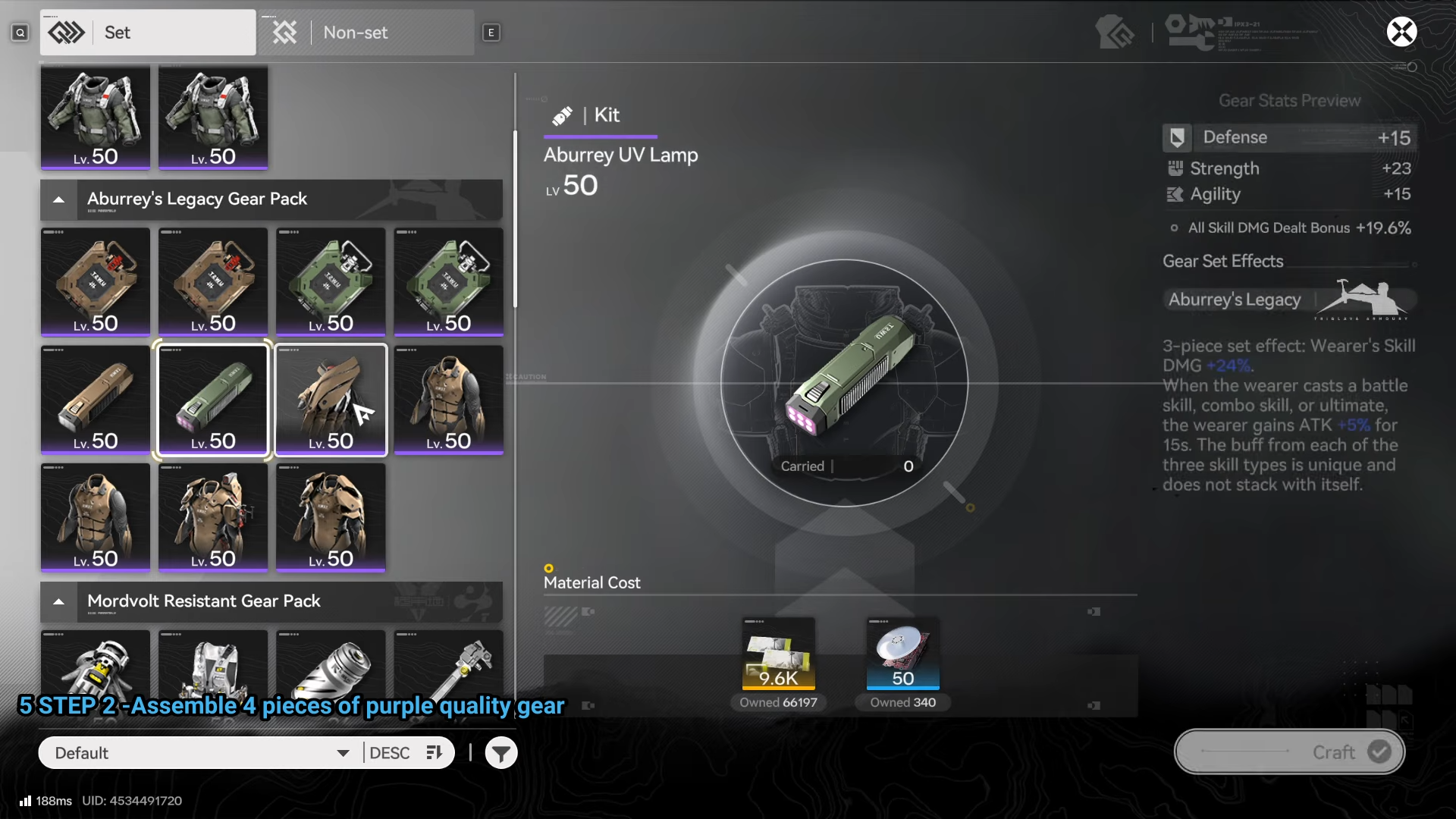Craft the Aburrey UV Lamp
The image size is (1456, 819).
pos(1289,752)
